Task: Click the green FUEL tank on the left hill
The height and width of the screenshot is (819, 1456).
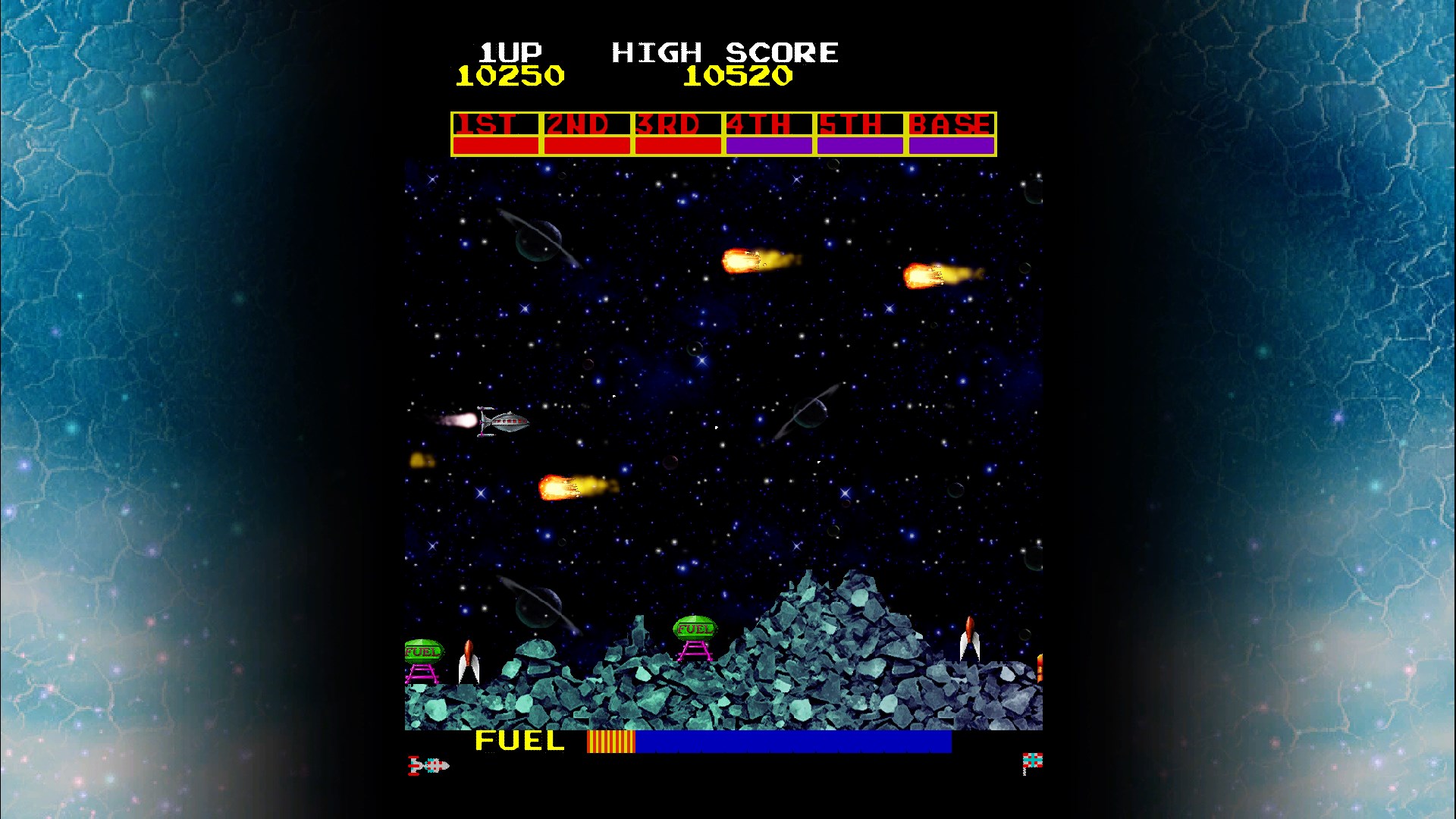Action: (422, 649)
